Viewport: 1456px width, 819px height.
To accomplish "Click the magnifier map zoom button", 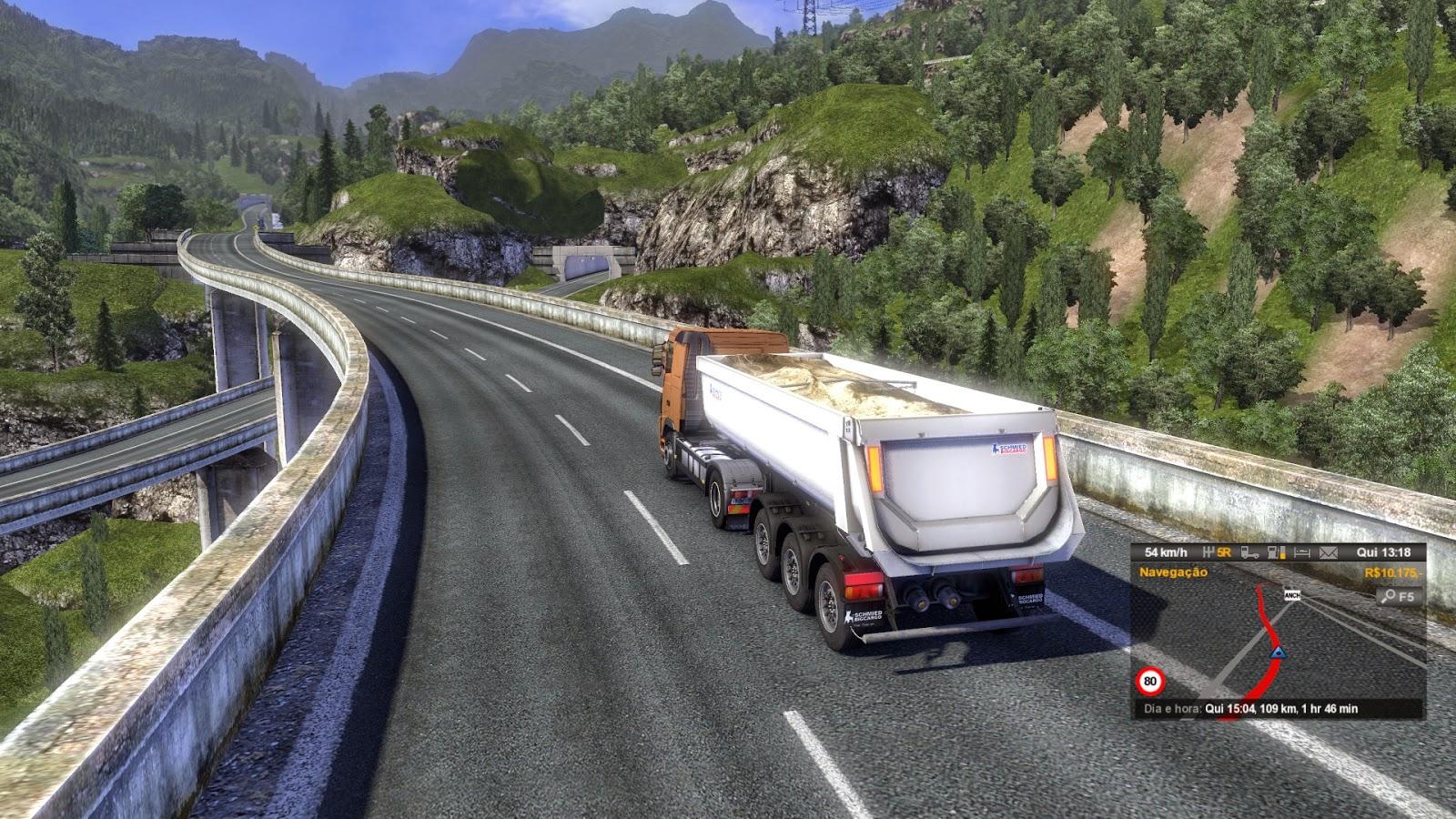I will click(x=1397, y=597).
